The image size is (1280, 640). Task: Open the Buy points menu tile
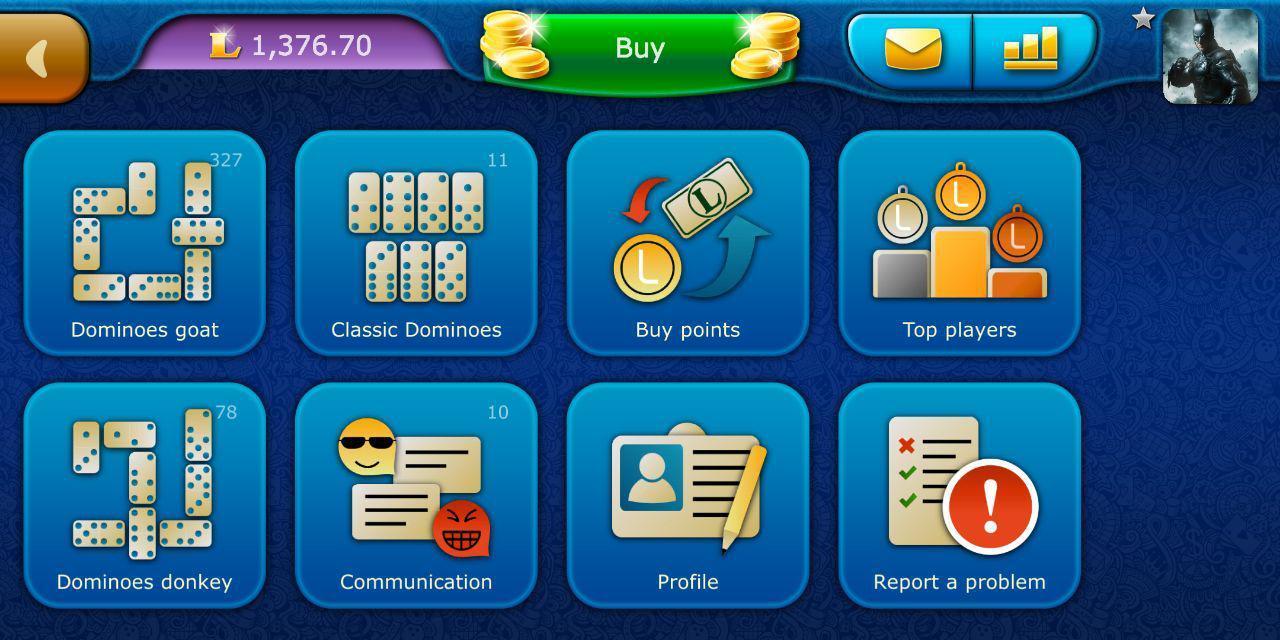[688, 243]
